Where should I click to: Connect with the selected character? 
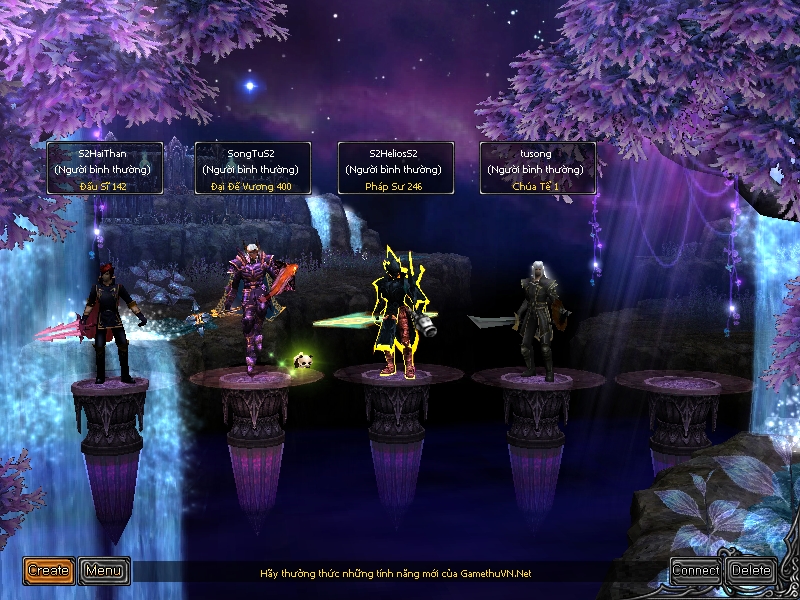(696, 571)
